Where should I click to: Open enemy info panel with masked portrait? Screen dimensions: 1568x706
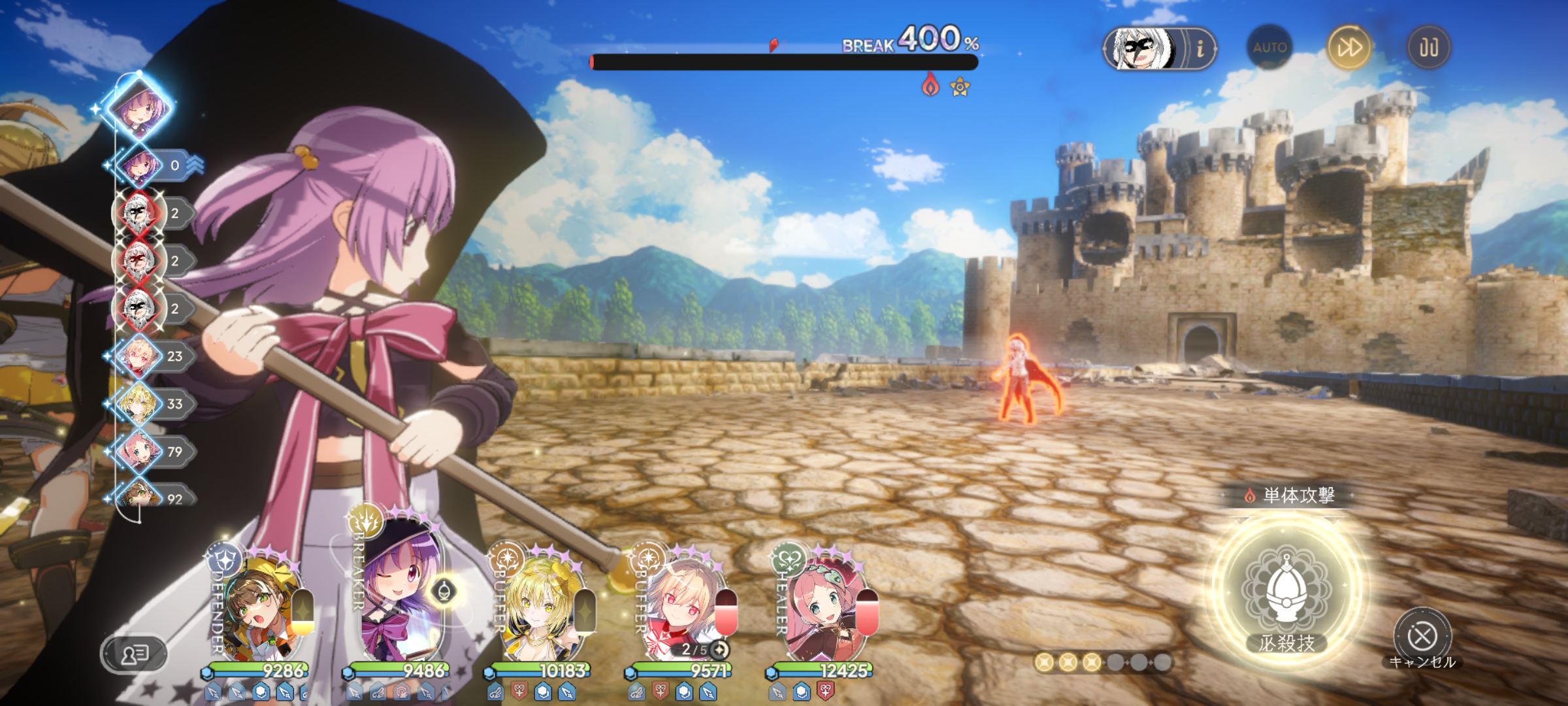pos(1159,48)
